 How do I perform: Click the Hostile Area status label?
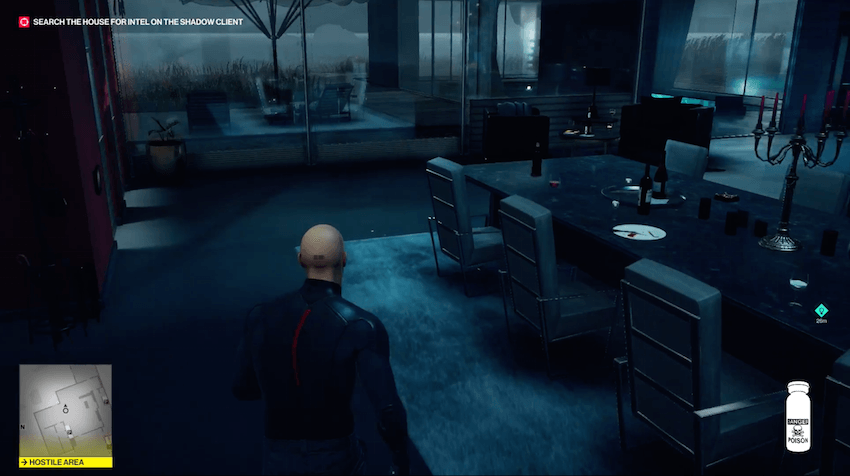click(x=65, y=462)
